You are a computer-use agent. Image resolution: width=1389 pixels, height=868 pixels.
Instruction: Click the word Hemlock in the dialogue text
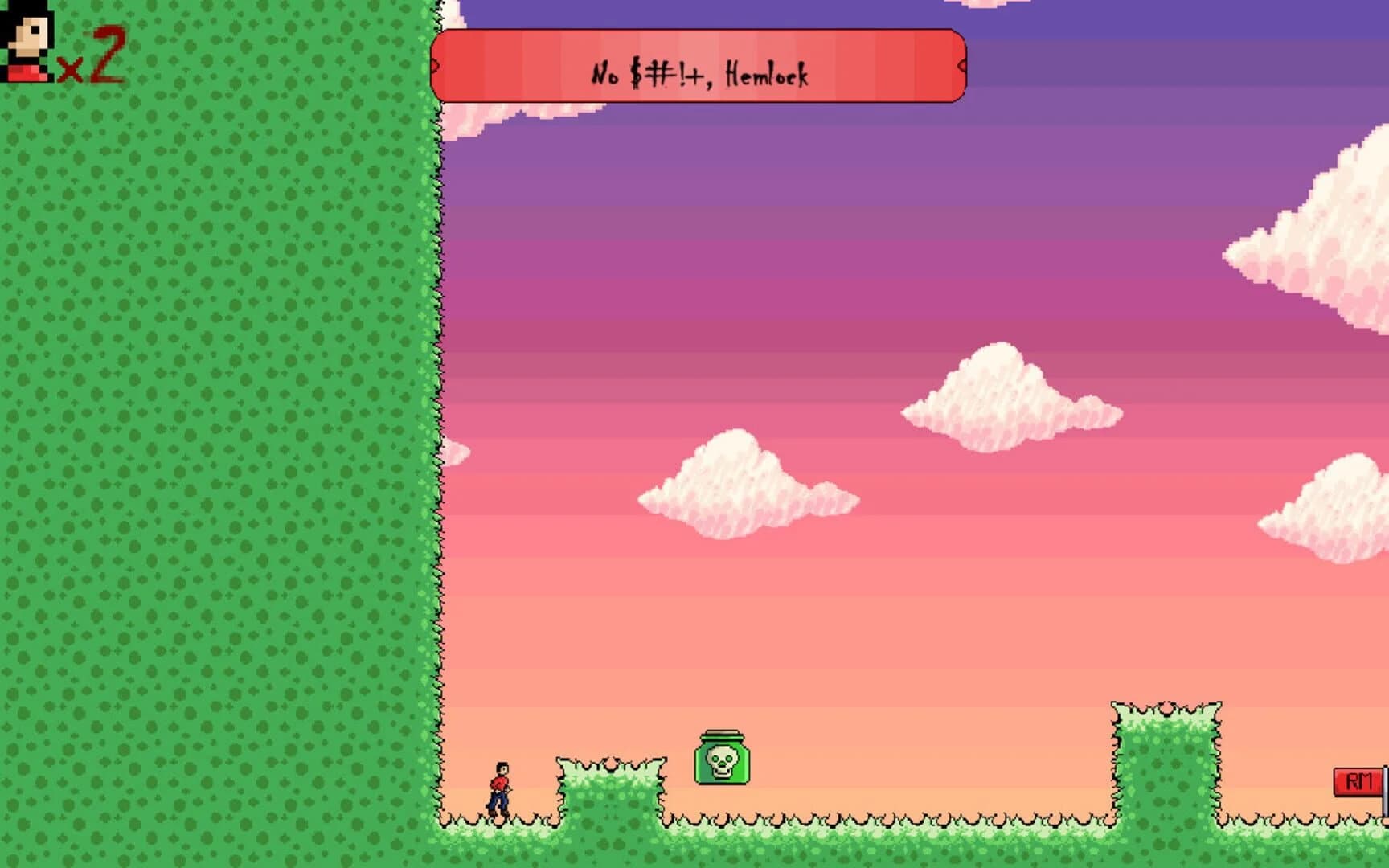click(768, 74)
